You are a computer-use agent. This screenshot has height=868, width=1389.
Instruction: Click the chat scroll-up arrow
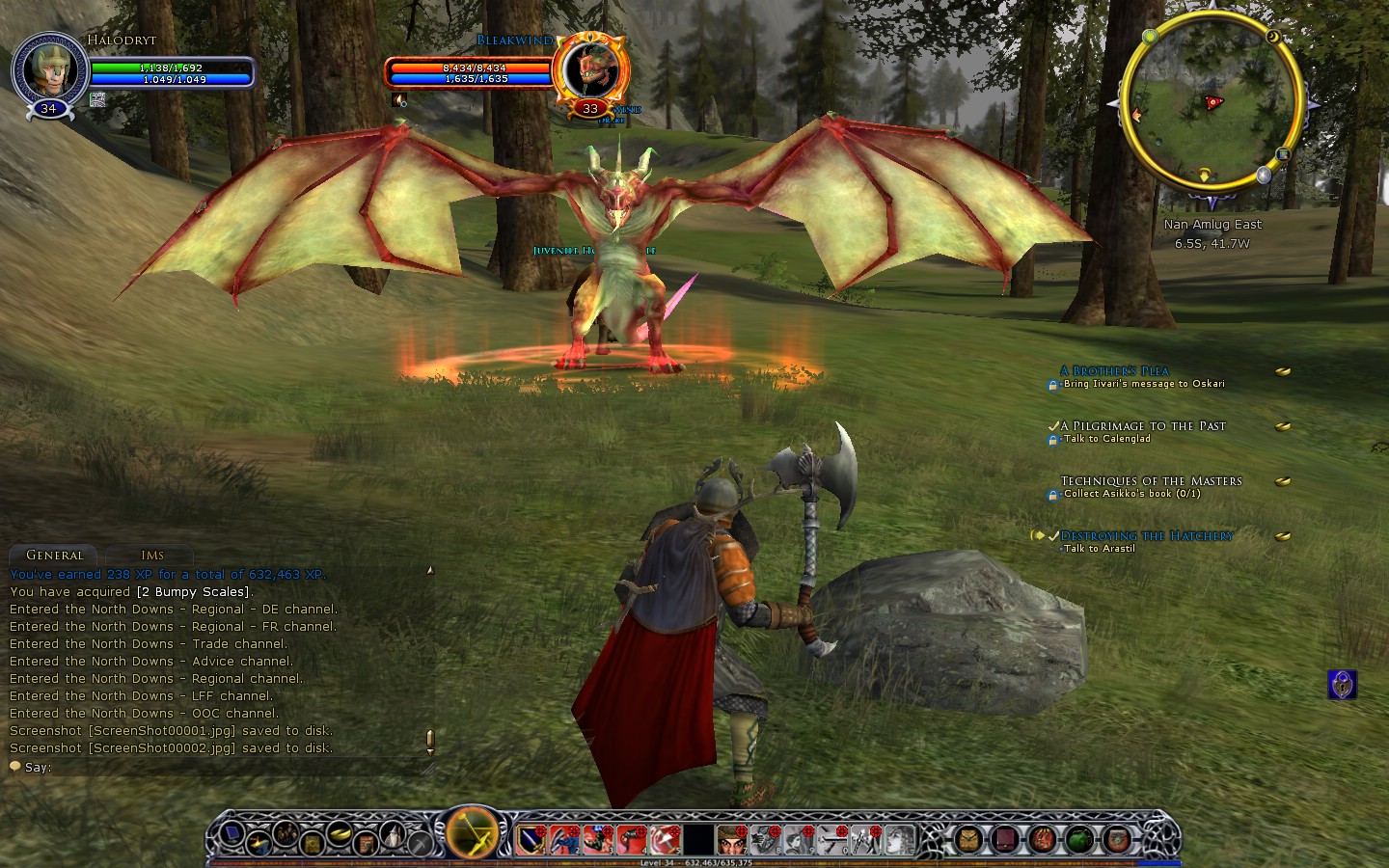coord(428,570)
